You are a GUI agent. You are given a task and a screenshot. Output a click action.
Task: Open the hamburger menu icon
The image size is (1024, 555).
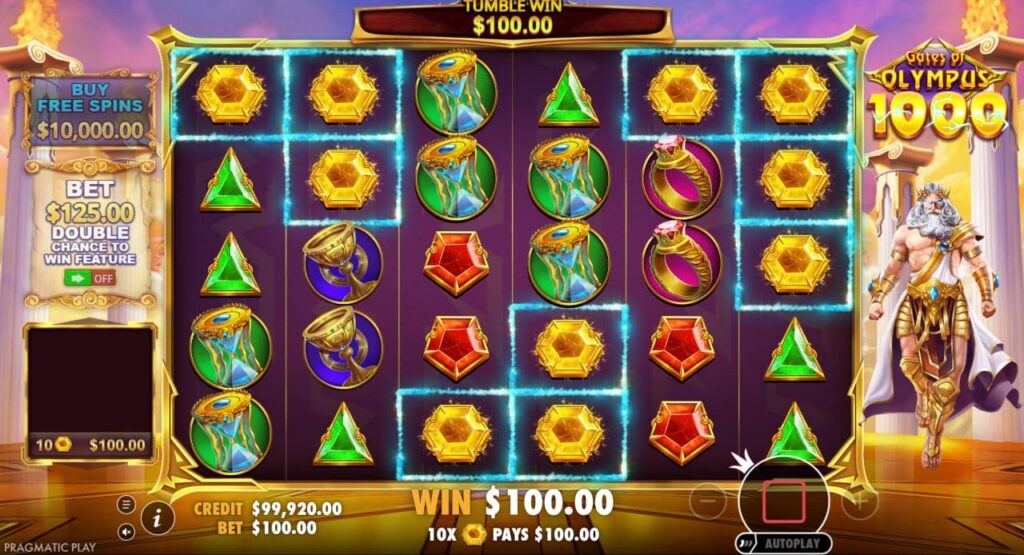tap(127, 503)
